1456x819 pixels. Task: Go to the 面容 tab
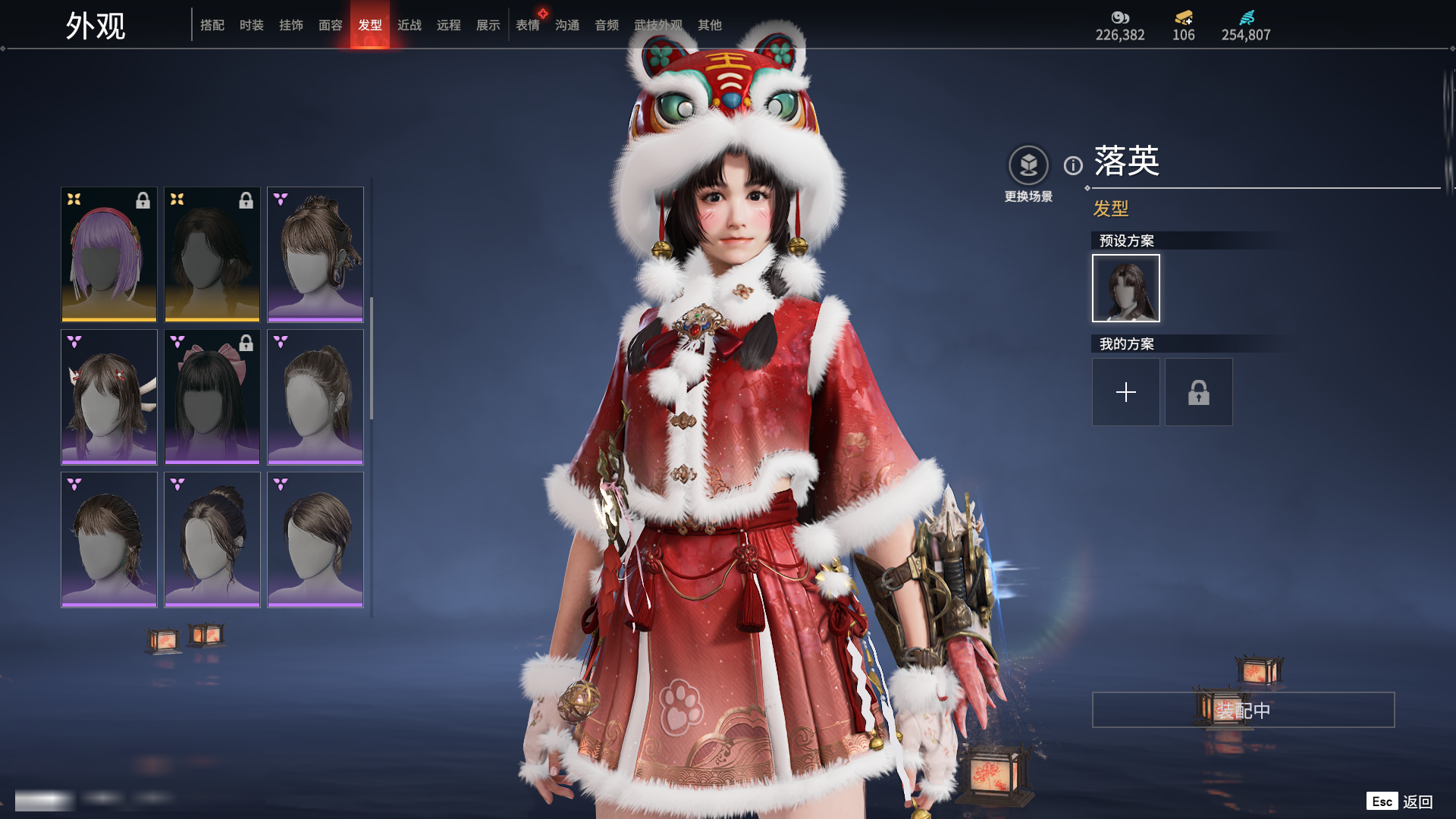pos(331,25)
